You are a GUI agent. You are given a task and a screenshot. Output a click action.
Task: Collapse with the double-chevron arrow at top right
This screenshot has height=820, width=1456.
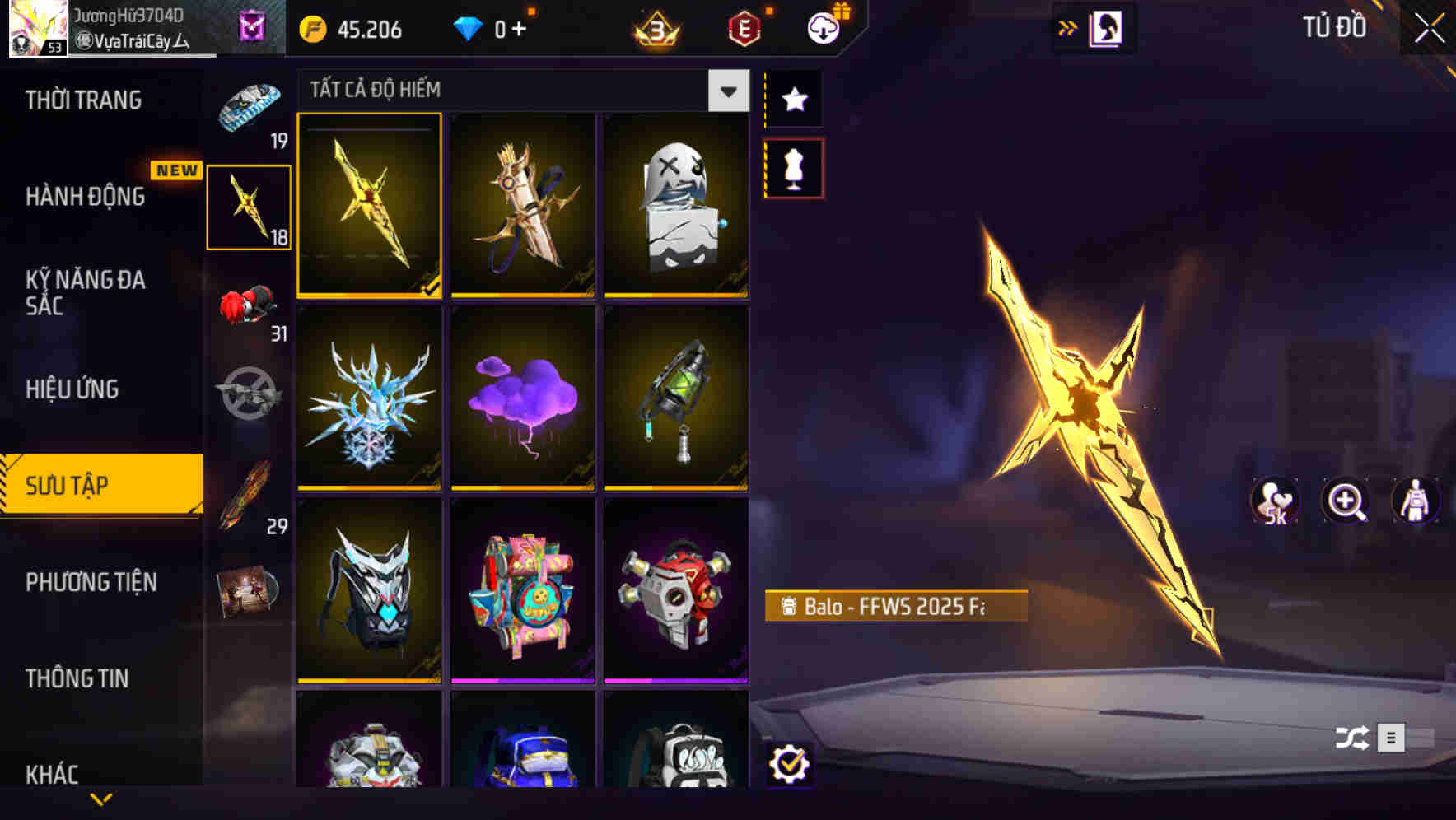point(1067,27)
